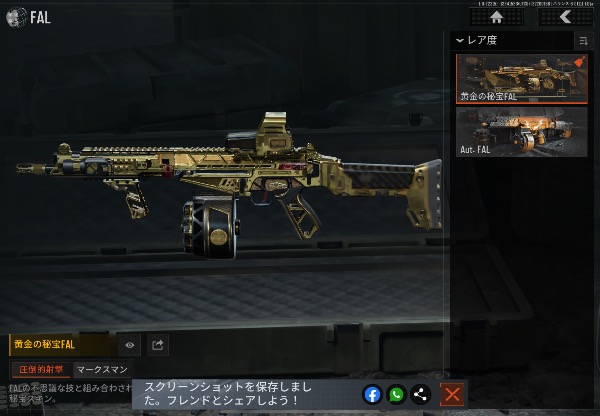Toggle the sort order icon
Image resolution: width=600 pixels, height=416 pixels.
click(x=583, y=41)
